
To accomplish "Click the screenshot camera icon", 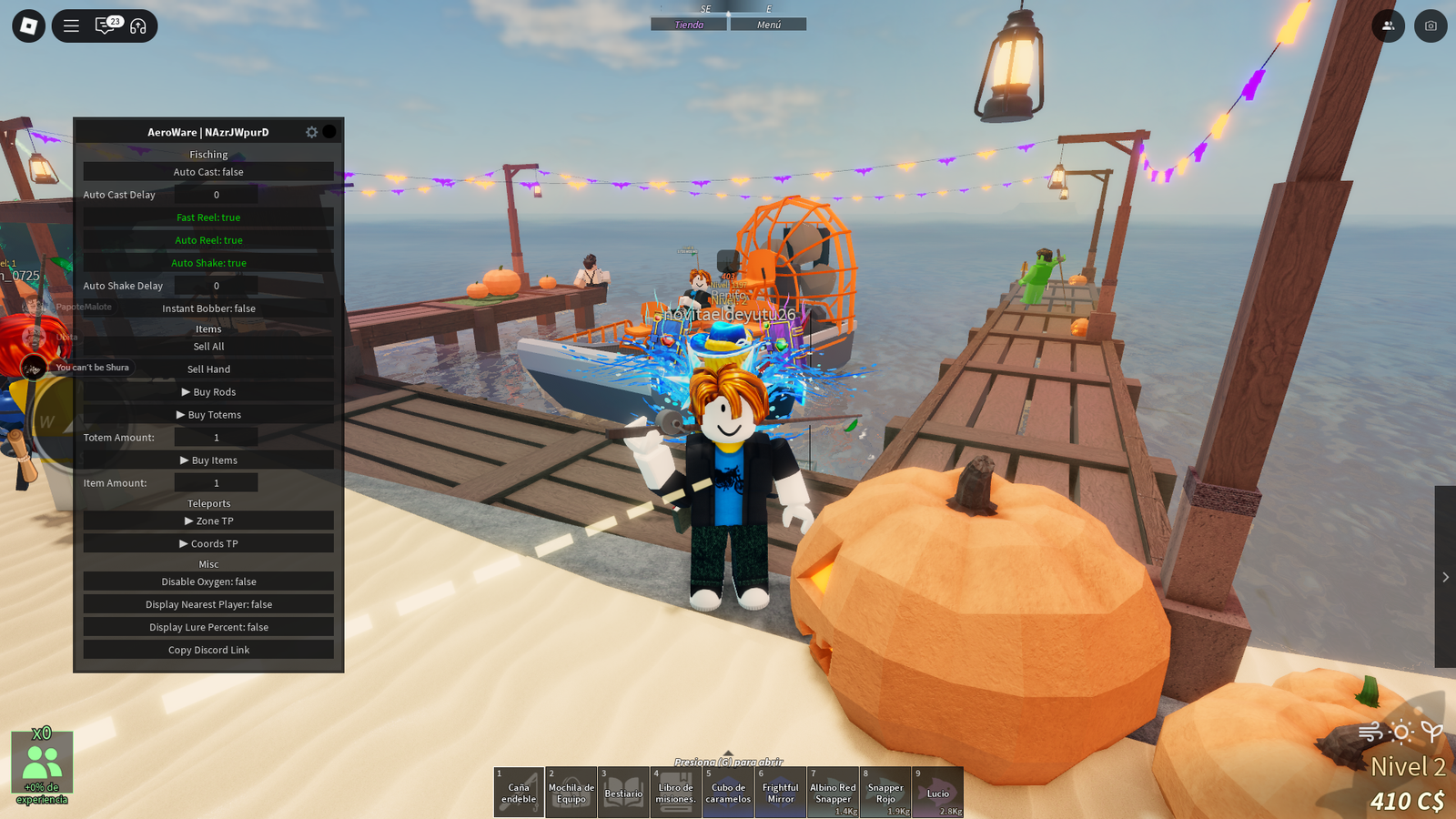I will pyautogui.click(x=1431, y=25).
